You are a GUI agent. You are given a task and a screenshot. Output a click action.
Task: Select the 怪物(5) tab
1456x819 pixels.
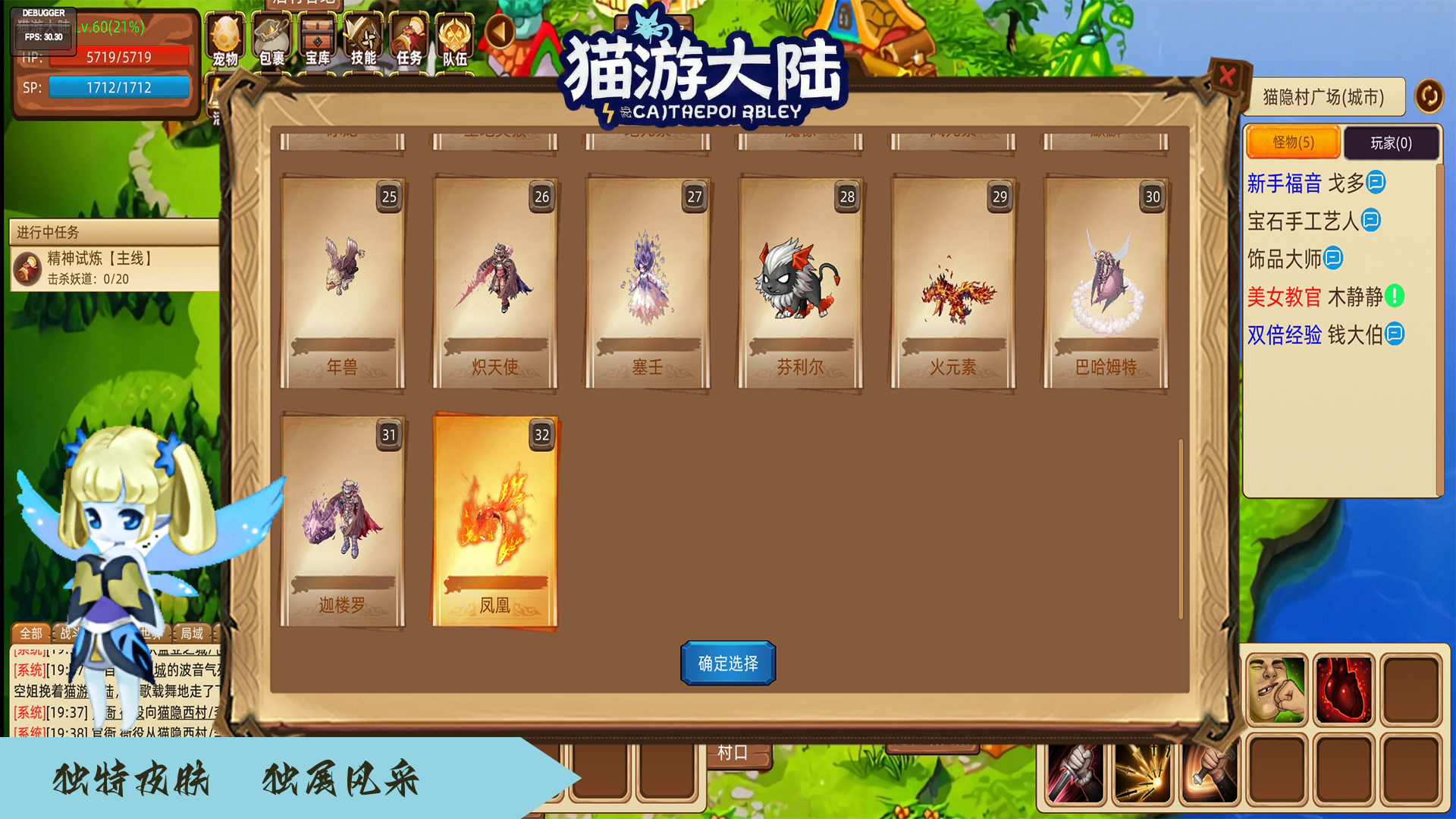point(1293,143)
